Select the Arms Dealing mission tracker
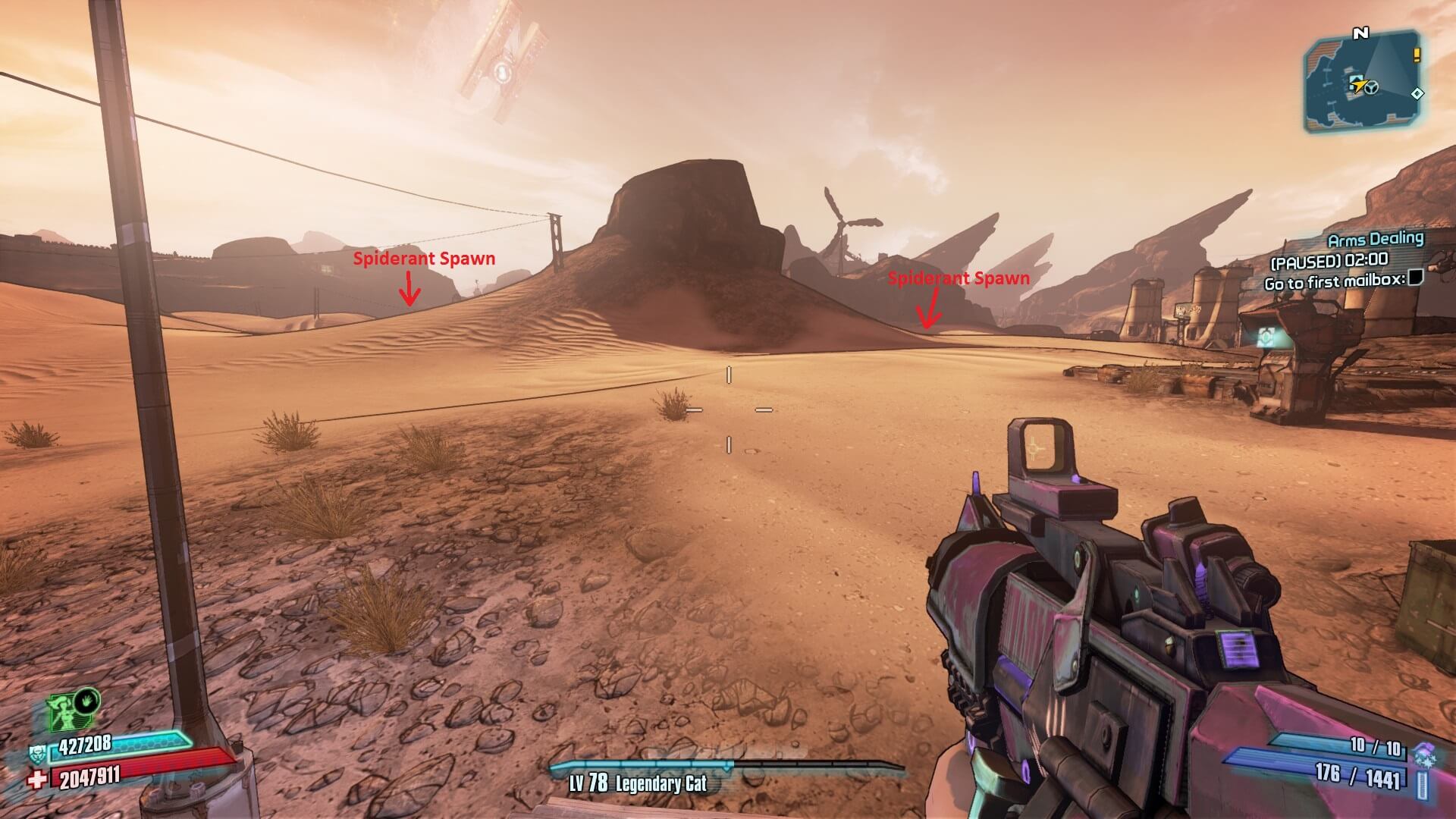The height and width of the screenshot is (819, 1456). [1376, 240]
